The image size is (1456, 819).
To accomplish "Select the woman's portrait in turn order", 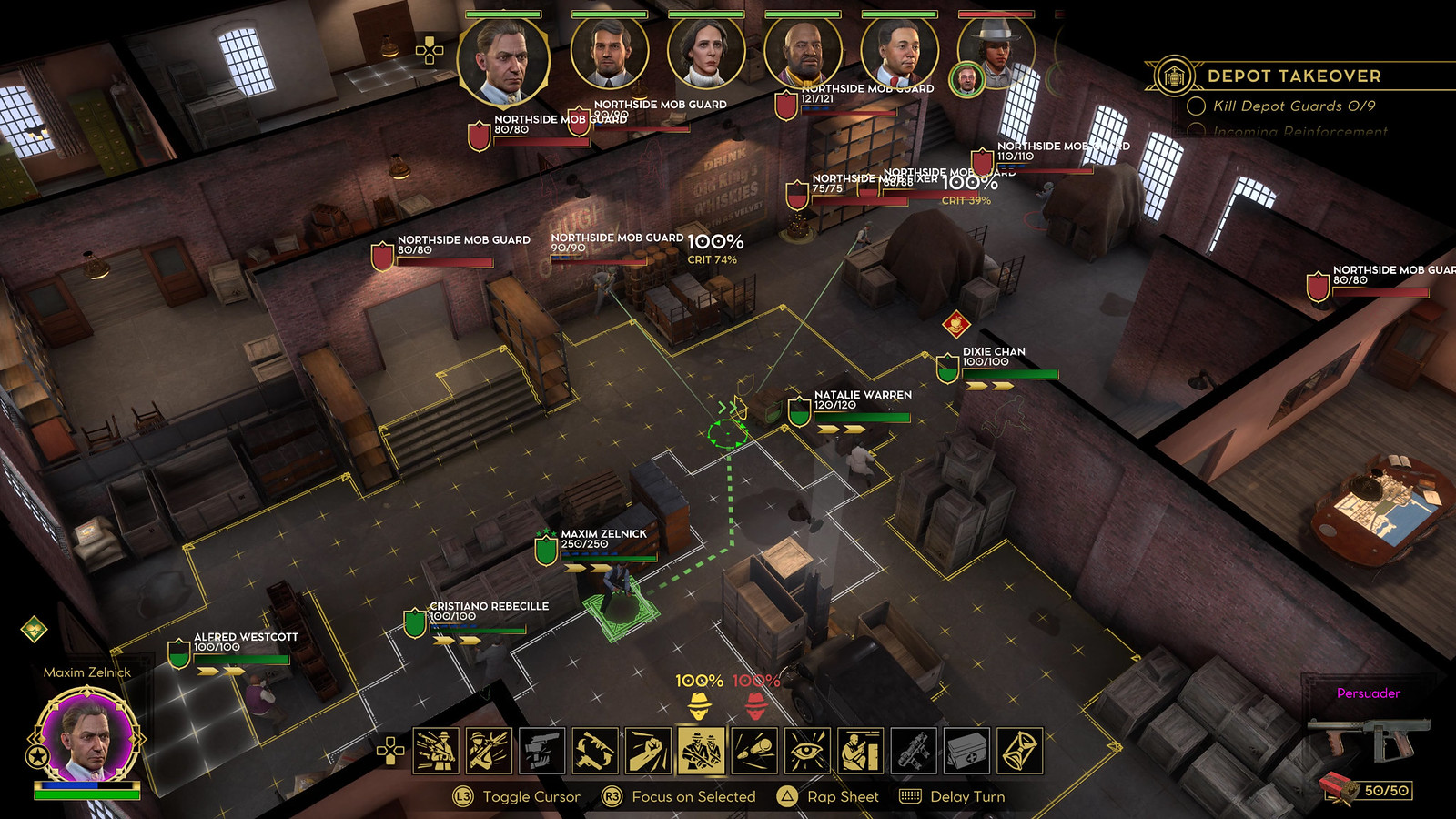I will pyautogui.click(x=706, y=53).
